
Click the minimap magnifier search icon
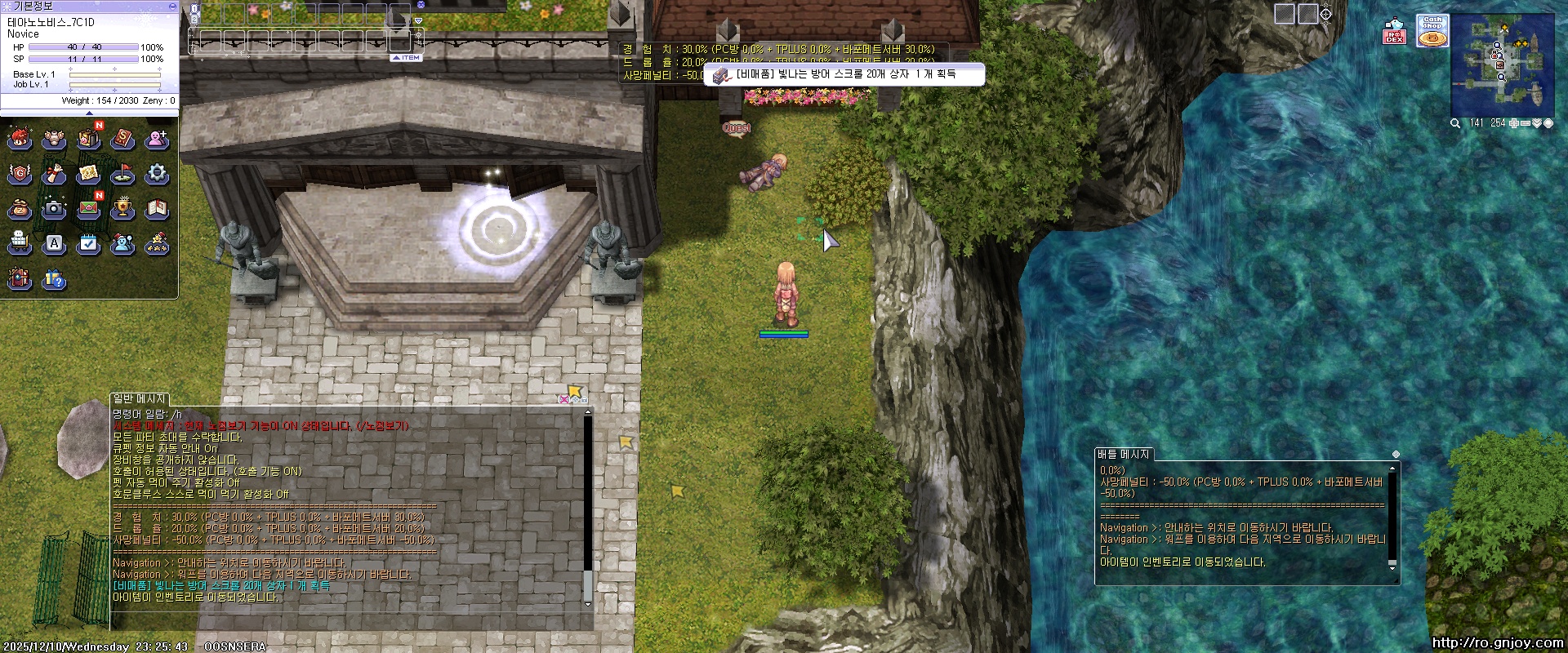(1455, 123)
